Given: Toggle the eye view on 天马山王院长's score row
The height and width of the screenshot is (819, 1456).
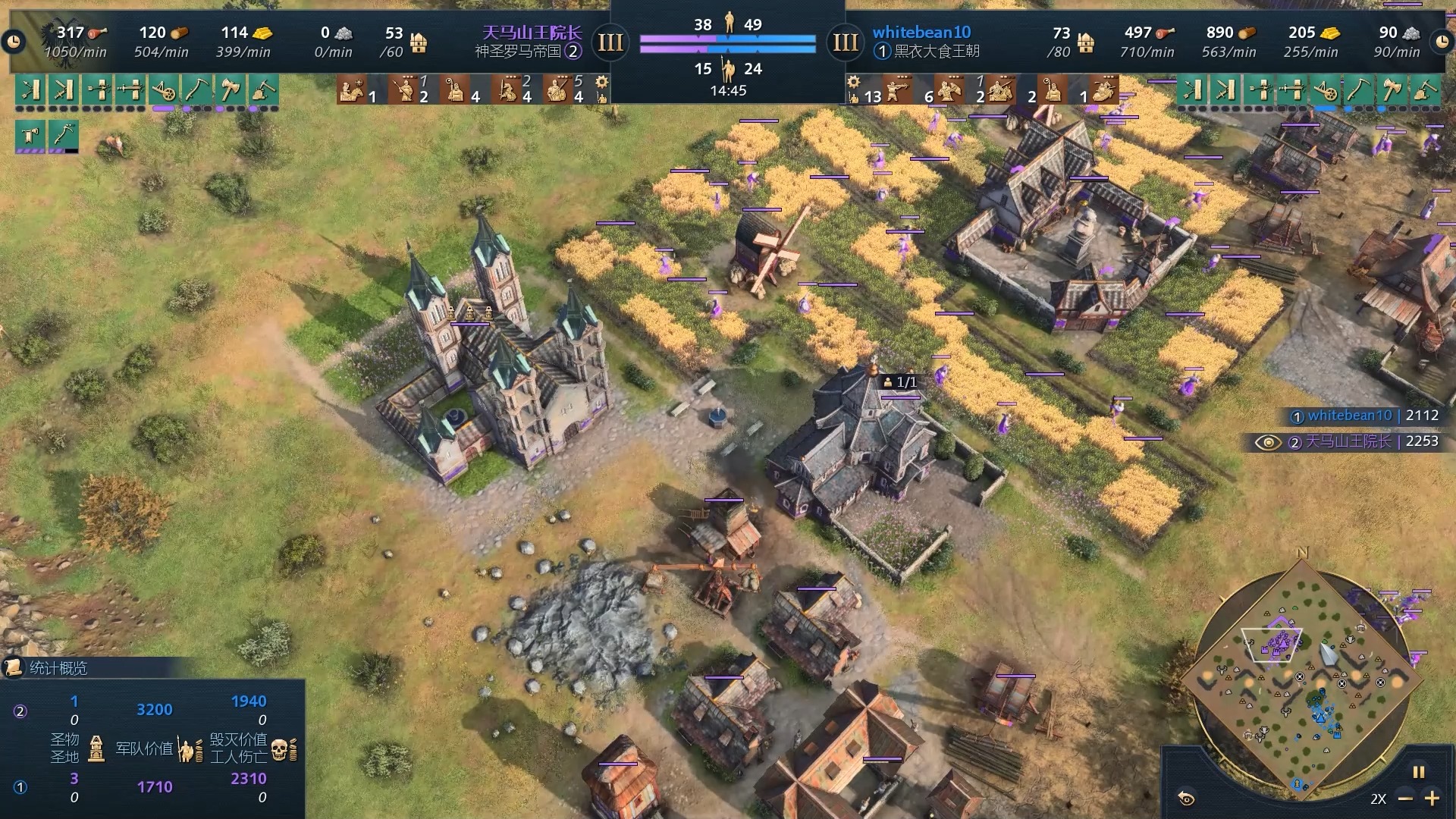Looking at the screenshot, I should pyautogui.click(x=1268, y=442).
